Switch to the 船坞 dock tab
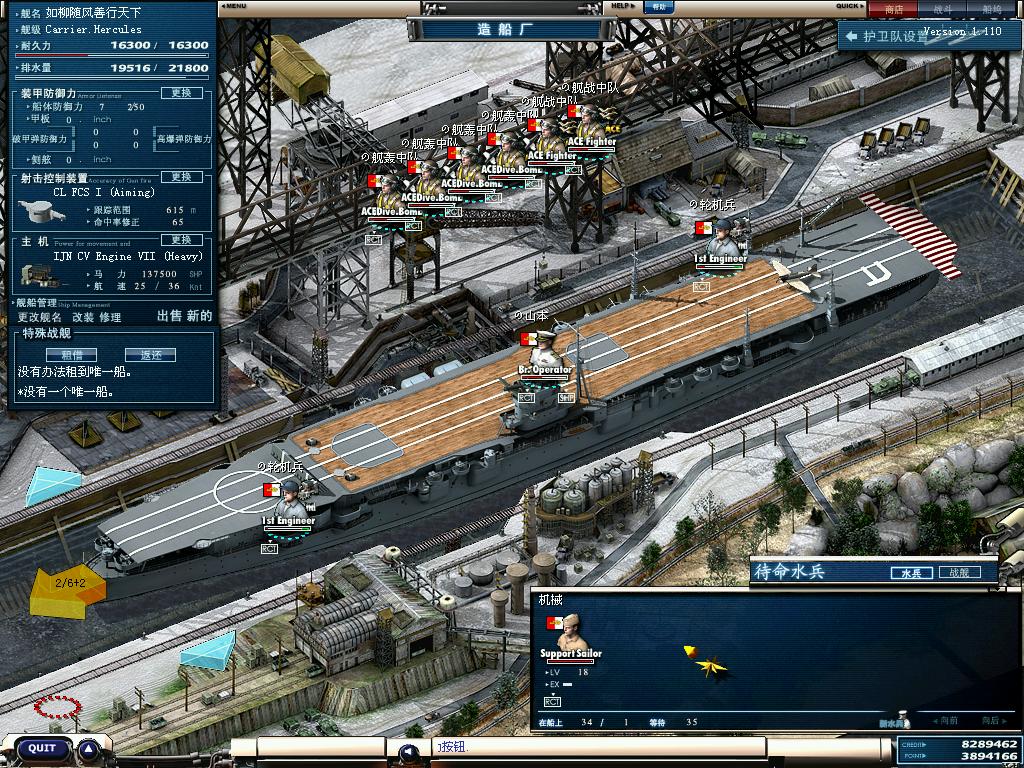This screenshot has width=1024, height=768. (x=992, y=9)
